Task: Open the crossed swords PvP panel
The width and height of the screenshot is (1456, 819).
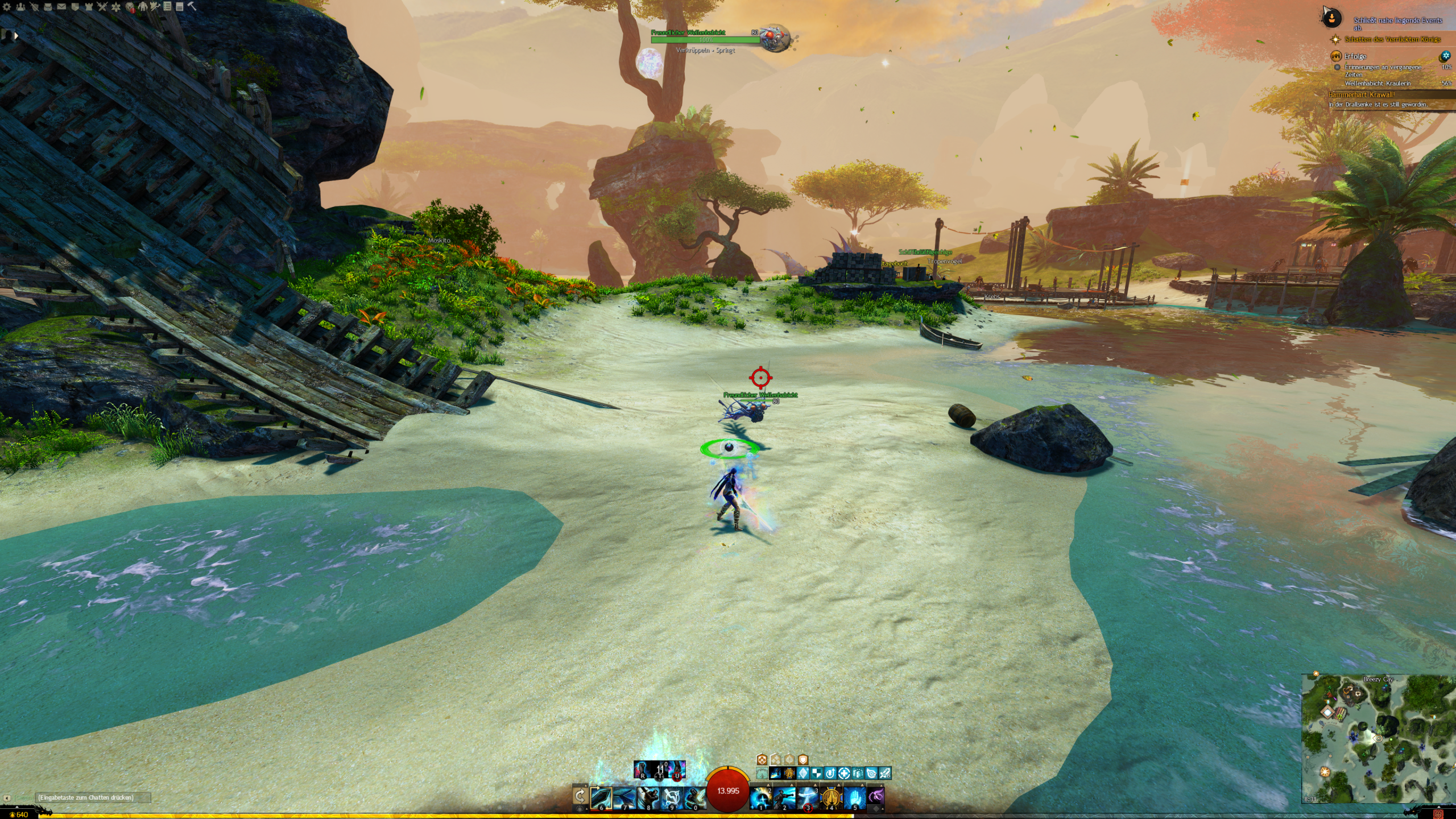Action: point(102,7)
